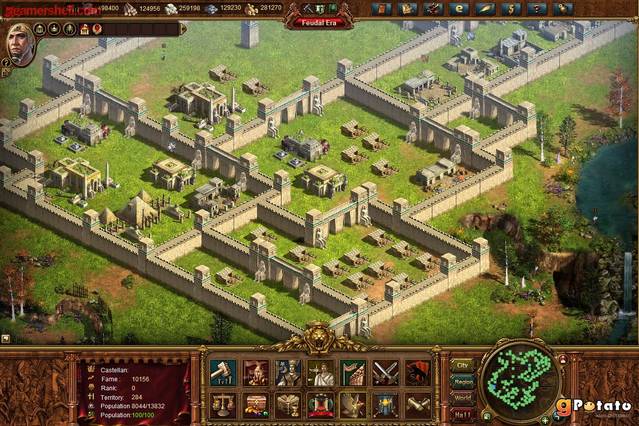Open the World map view
639x426 pixels.
pos(462,397)
